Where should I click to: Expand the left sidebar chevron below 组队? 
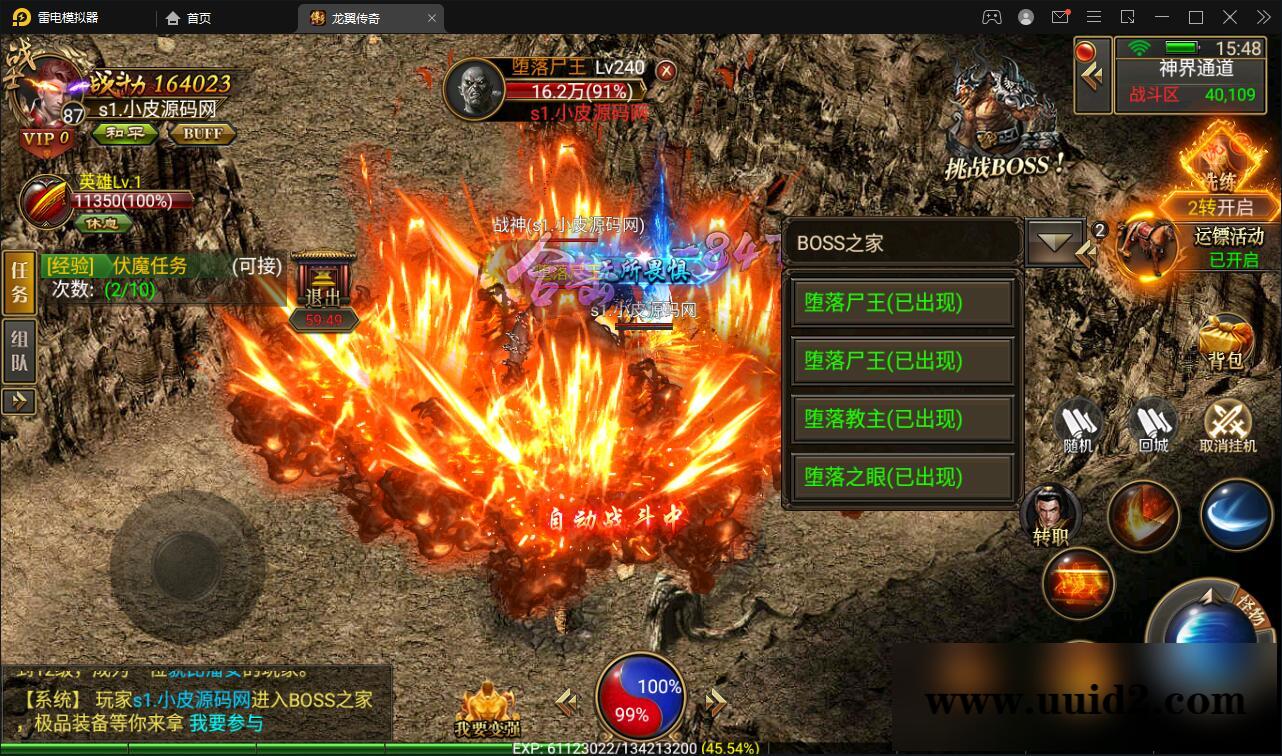(x=19, y=402)
